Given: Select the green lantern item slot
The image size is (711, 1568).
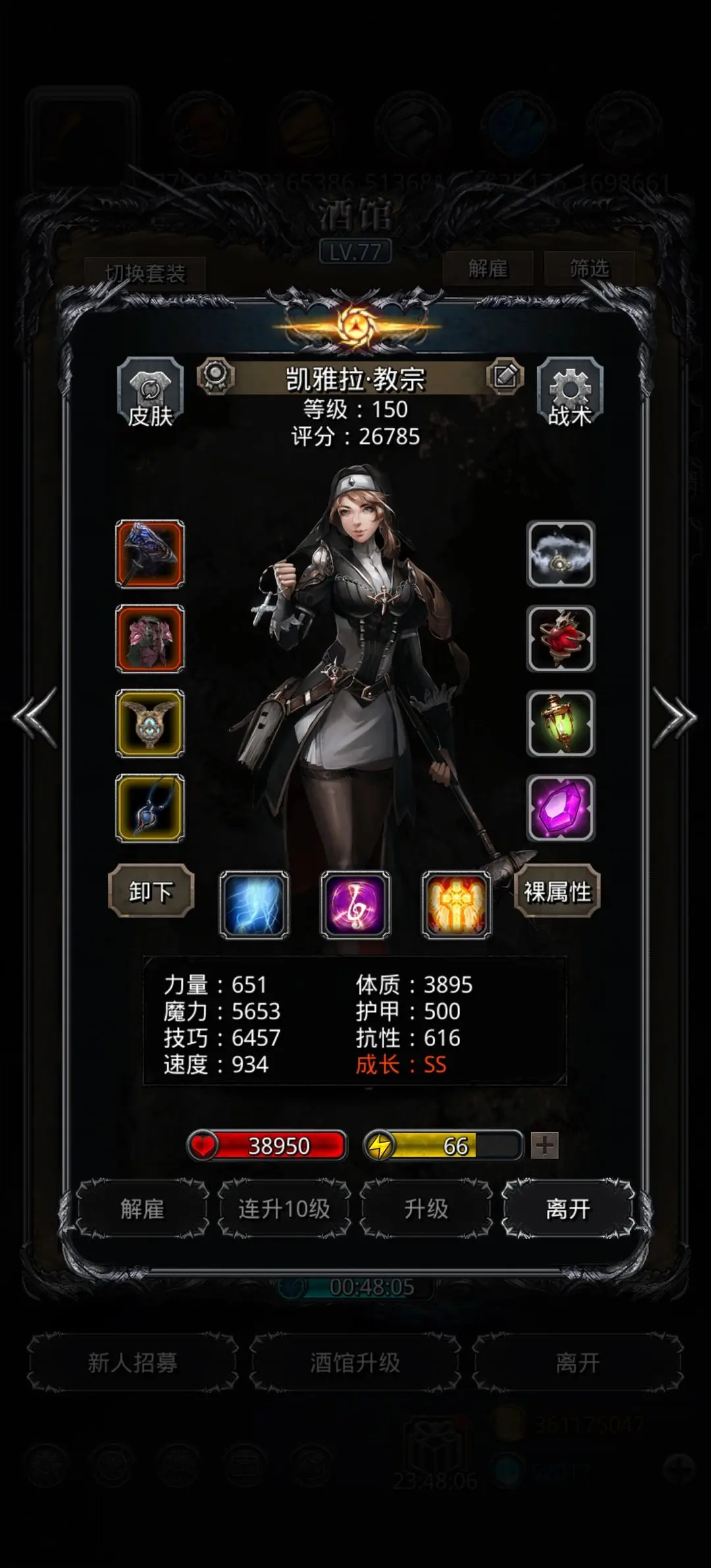Looking at the screenshot, I should [561, 723].
